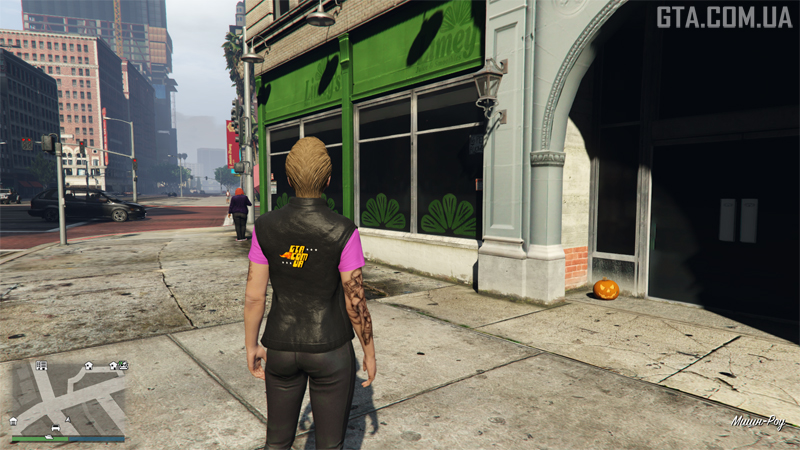This screenshot has width=800, height=450.
Task: Select the white car blip on the minimap
Action: coord(56,428)
